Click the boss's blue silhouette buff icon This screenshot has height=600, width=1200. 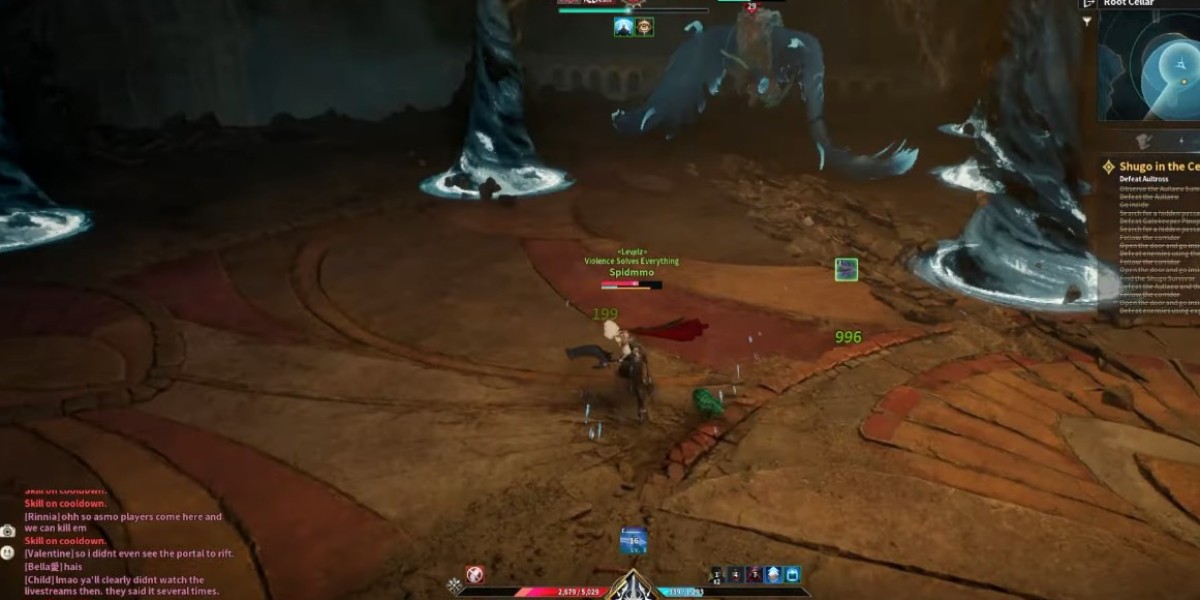click(624, 27)
